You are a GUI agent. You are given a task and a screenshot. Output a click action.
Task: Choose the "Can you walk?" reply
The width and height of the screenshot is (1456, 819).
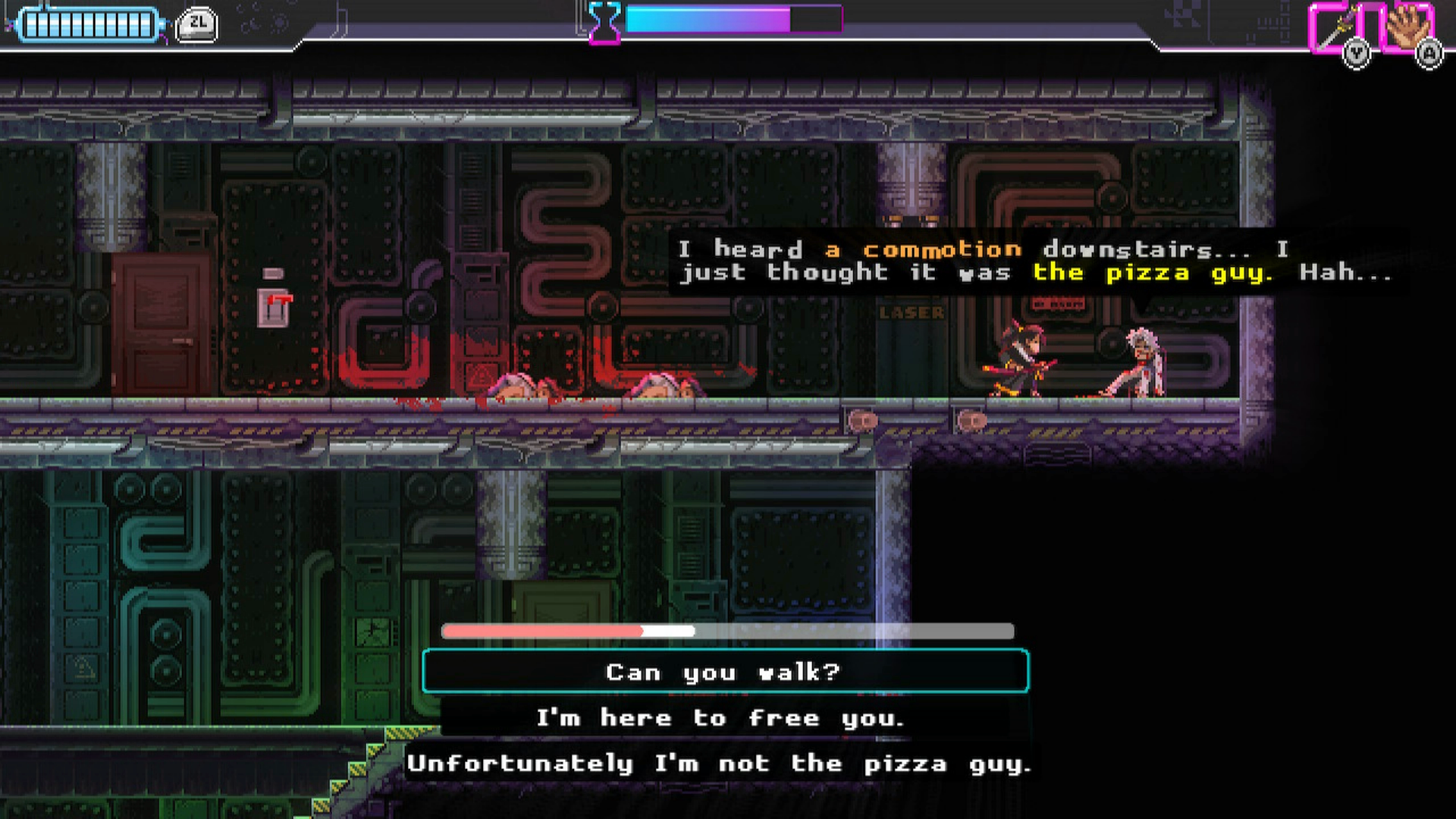pyautogui.click(x=725, y=672)
